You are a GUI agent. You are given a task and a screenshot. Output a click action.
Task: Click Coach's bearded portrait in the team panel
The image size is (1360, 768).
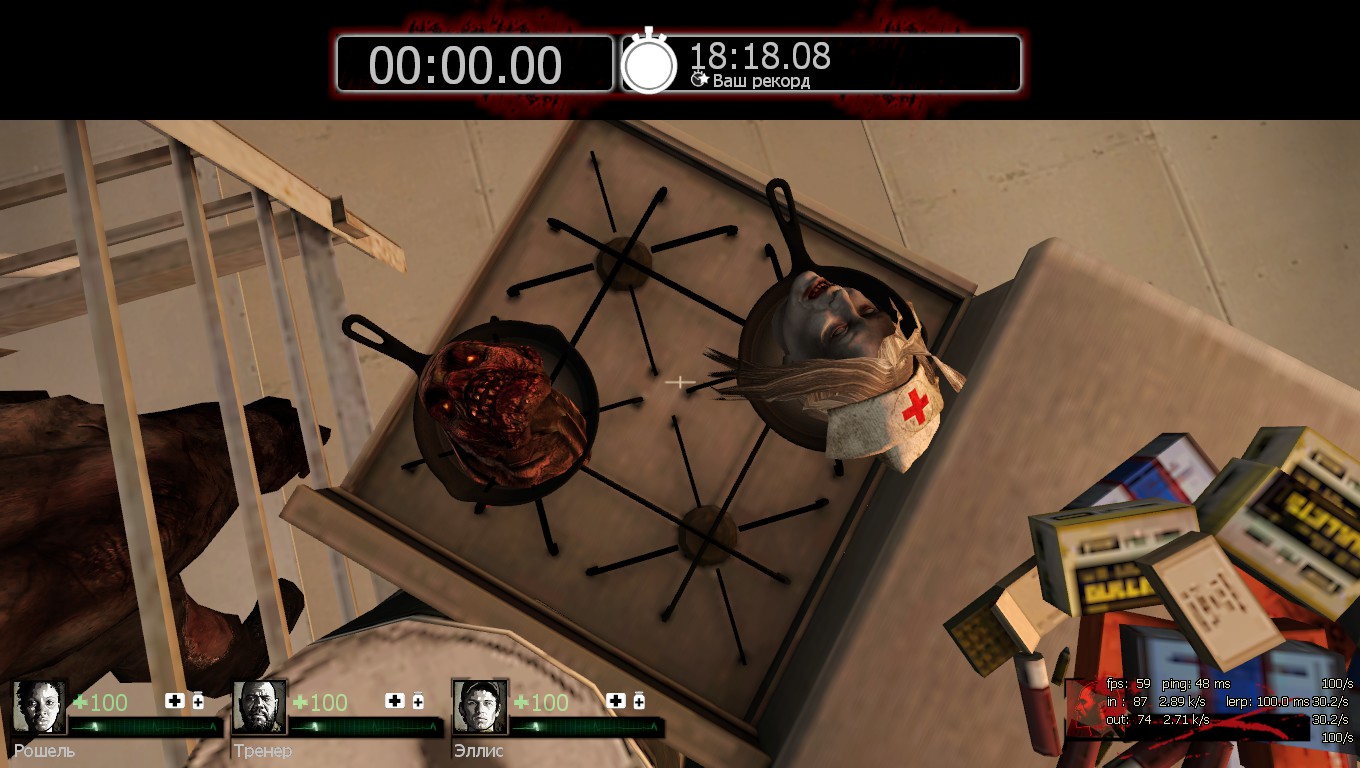pos(260,707)
